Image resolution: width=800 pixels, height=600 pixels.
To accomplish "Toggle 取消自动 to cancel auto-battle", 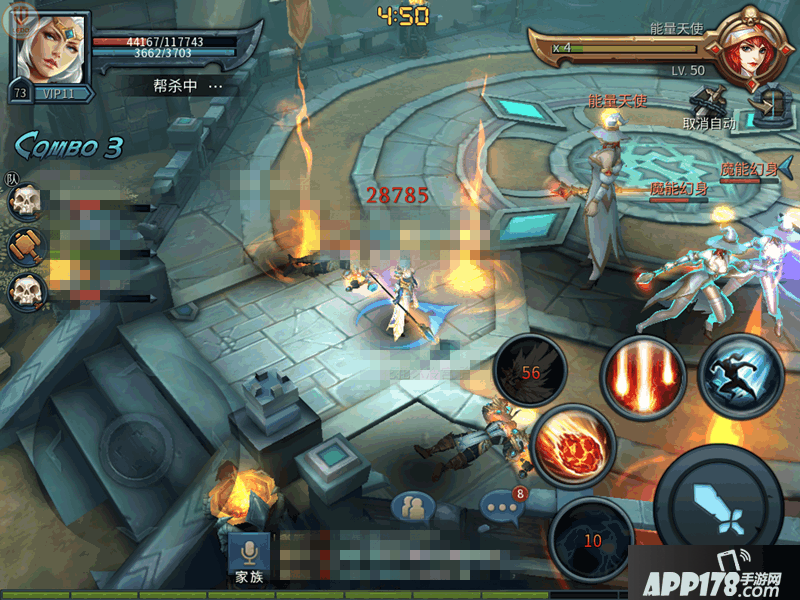I will (x=709, y=108).
